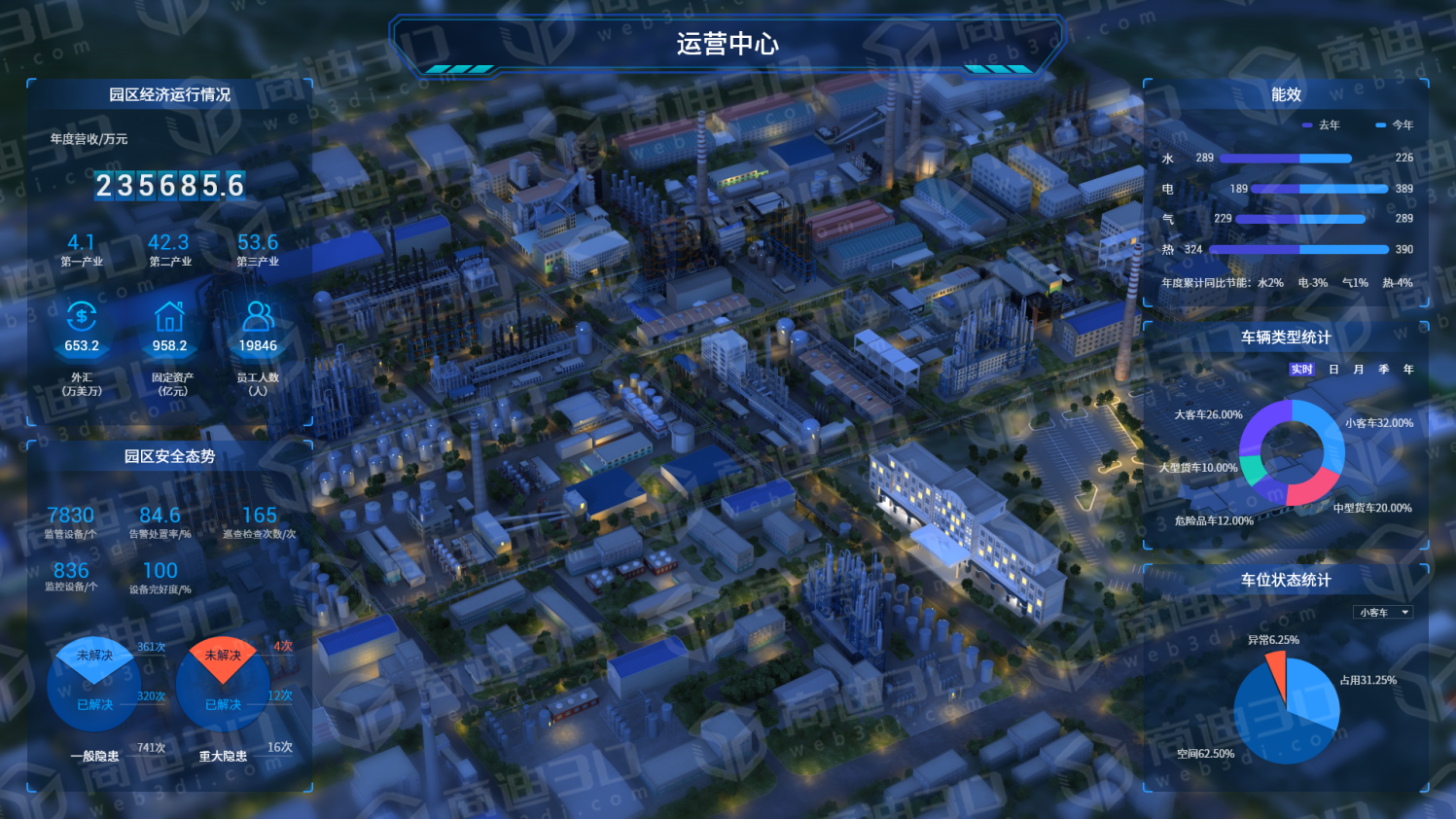Click the light blue 占用 pie slice
This screenshot has width=1456, height=819.
point(1314,692)
